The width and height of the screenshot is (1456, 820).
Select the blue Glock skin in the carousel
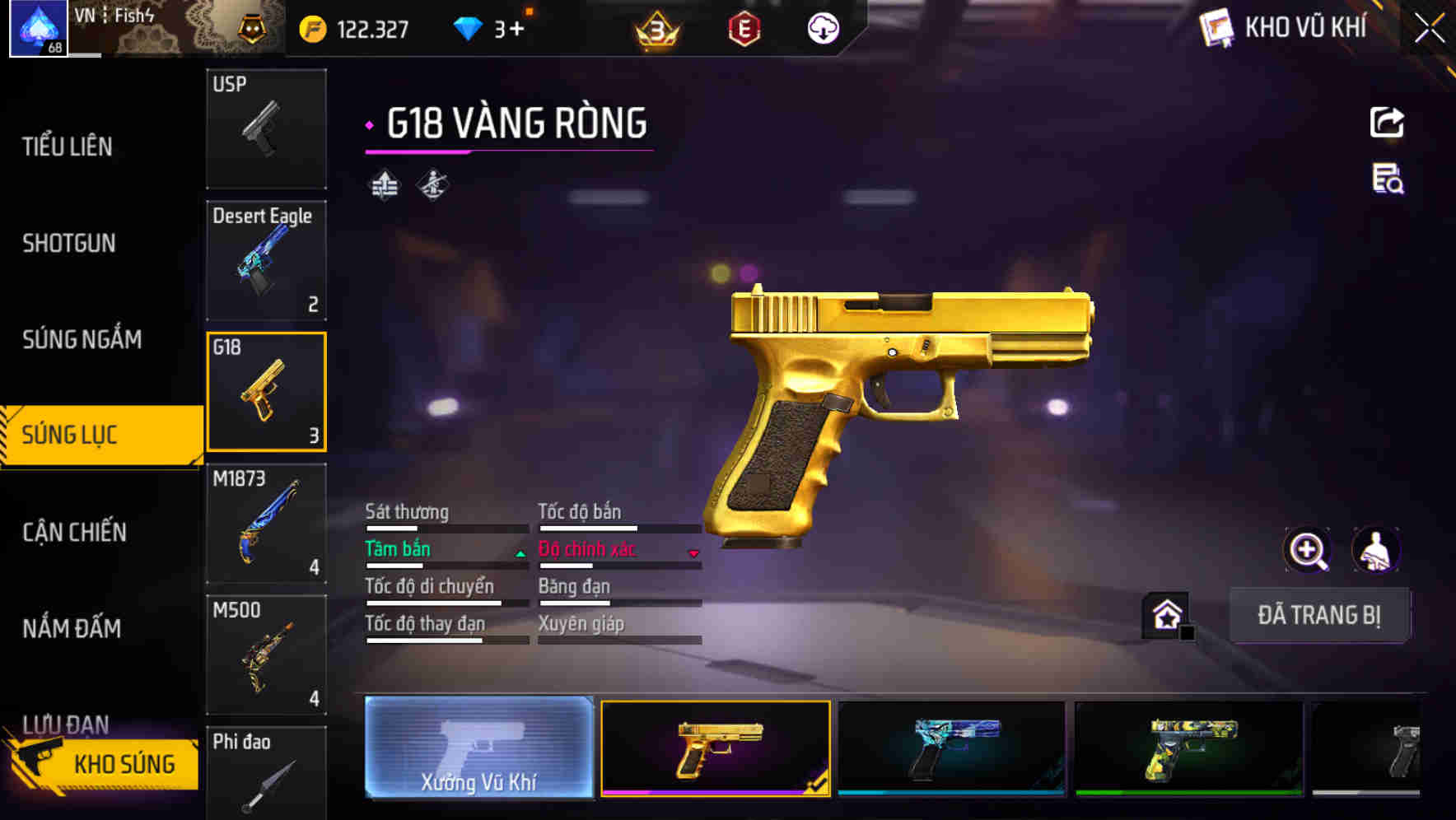tap(951, 749)
